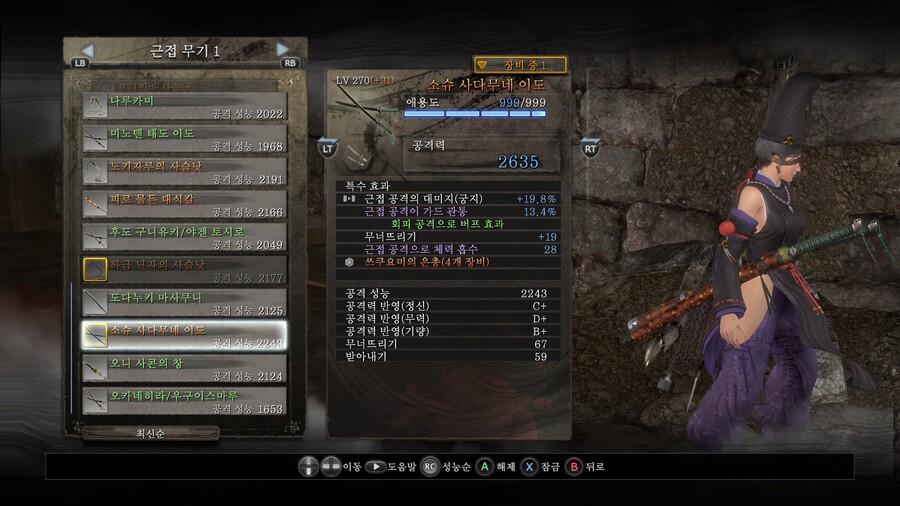The width and height of the screenshot is (900, 506).
Task: Select 노기자루의 사슬낫 from the list
Action: [x=184, y=172]
